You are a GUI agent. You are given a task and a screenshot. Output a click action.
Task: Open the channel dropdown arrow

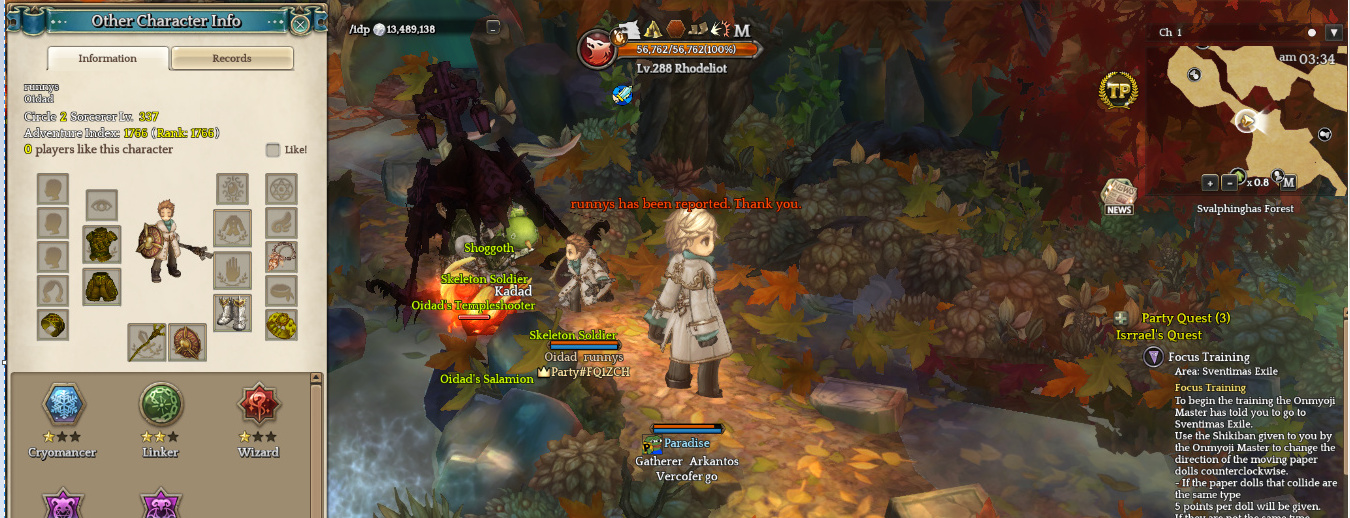pyautogui.click(x=1333, y=33)
